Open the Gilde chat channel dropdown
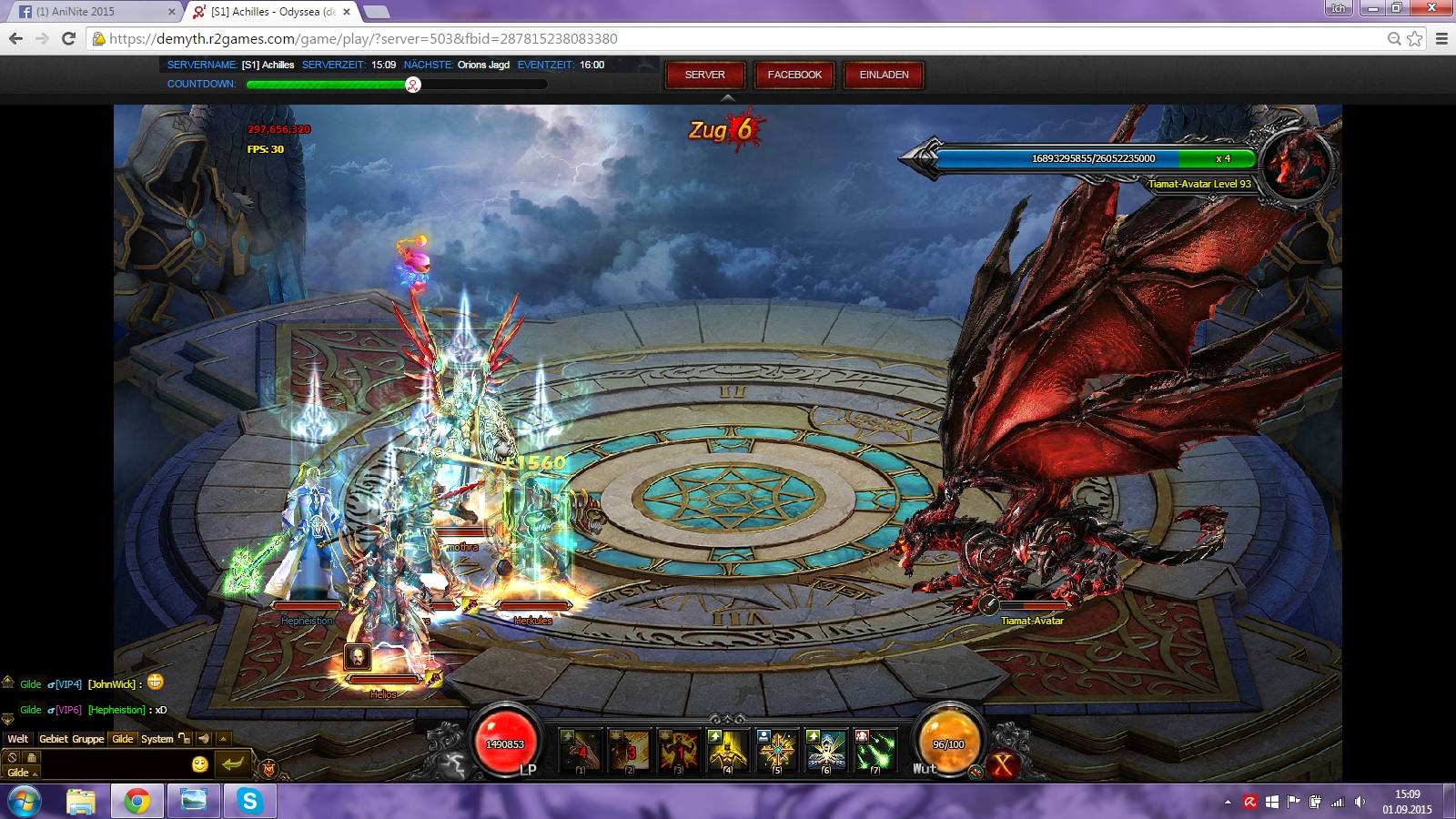Screen dimensions: 1456x819 click(21, 773)
